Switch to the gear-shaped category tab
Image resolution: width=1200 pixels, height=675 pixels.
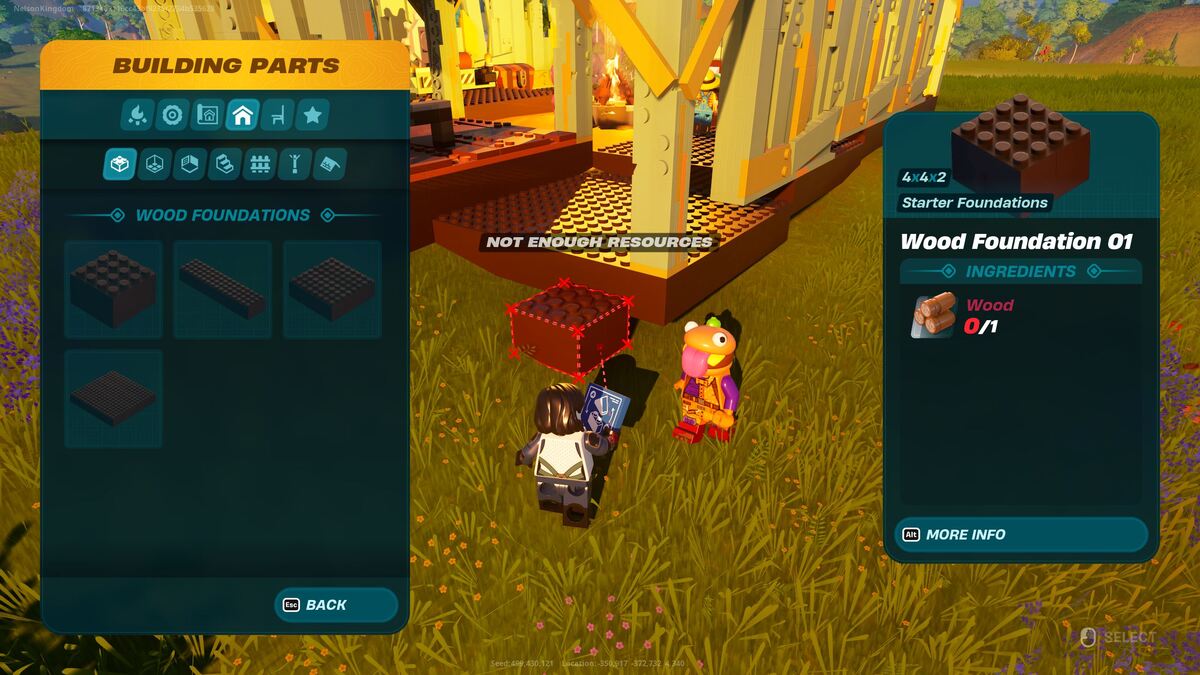[x=172, y=116]
